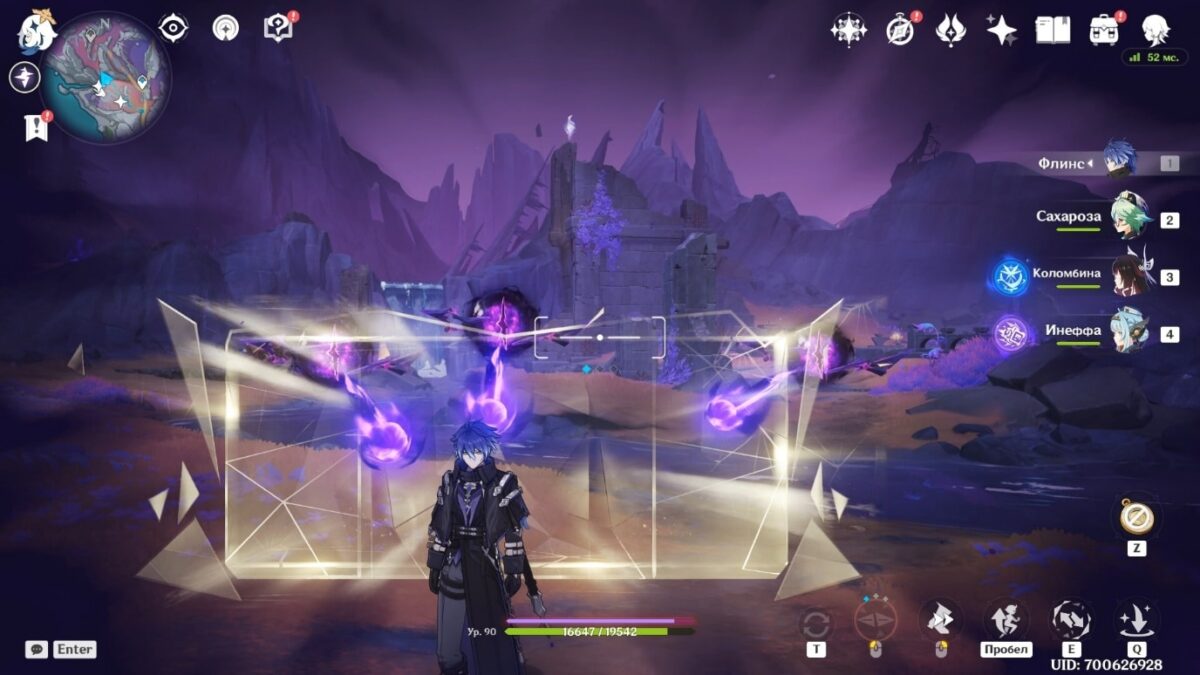
Task: Activate the elemental skill icon
Action: pyautogui.click(x=1071, y=620)
